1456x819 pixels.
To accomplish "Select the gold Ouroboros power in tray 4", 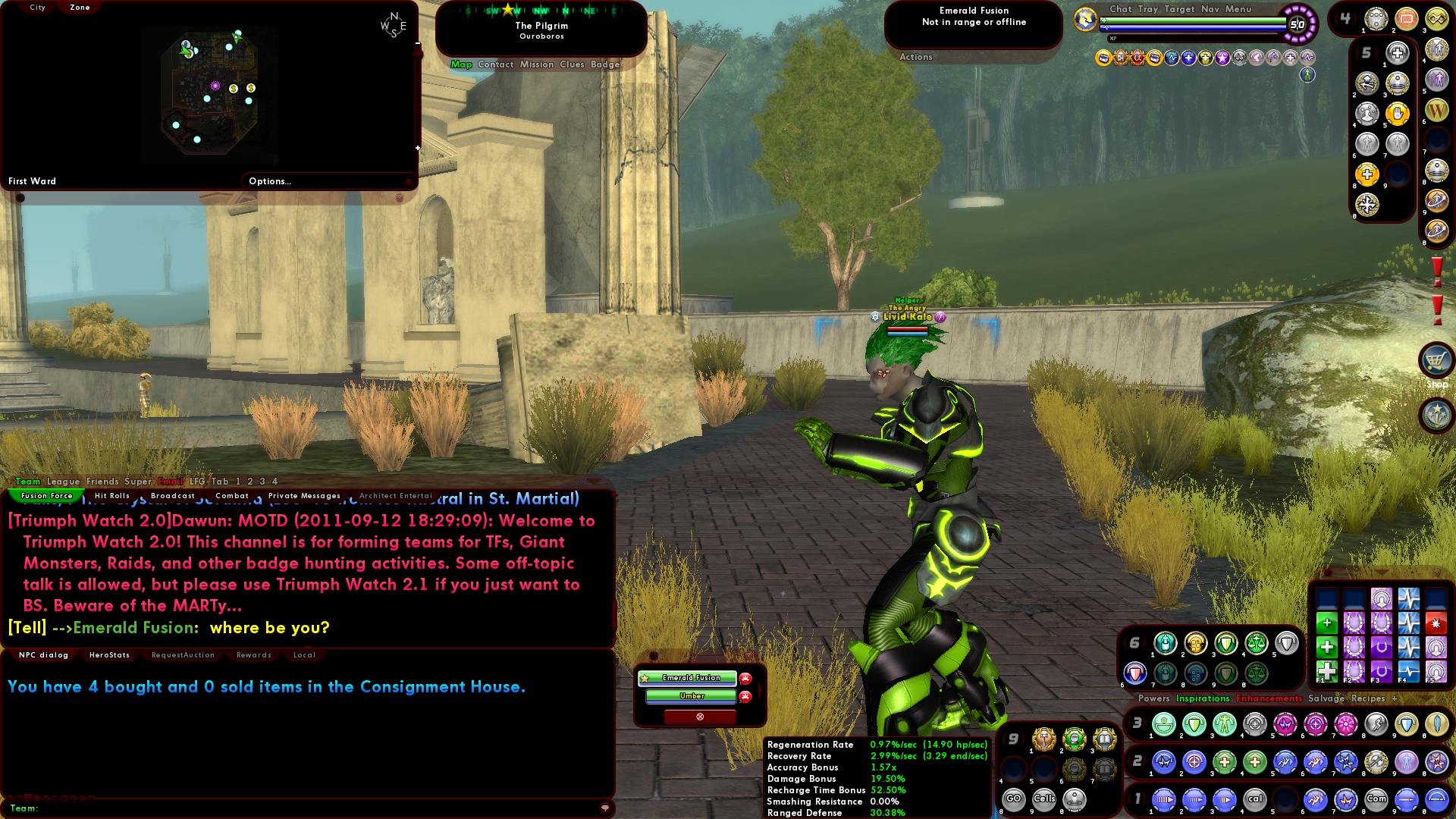I will pyautogui.click(x=1438, y=17).
